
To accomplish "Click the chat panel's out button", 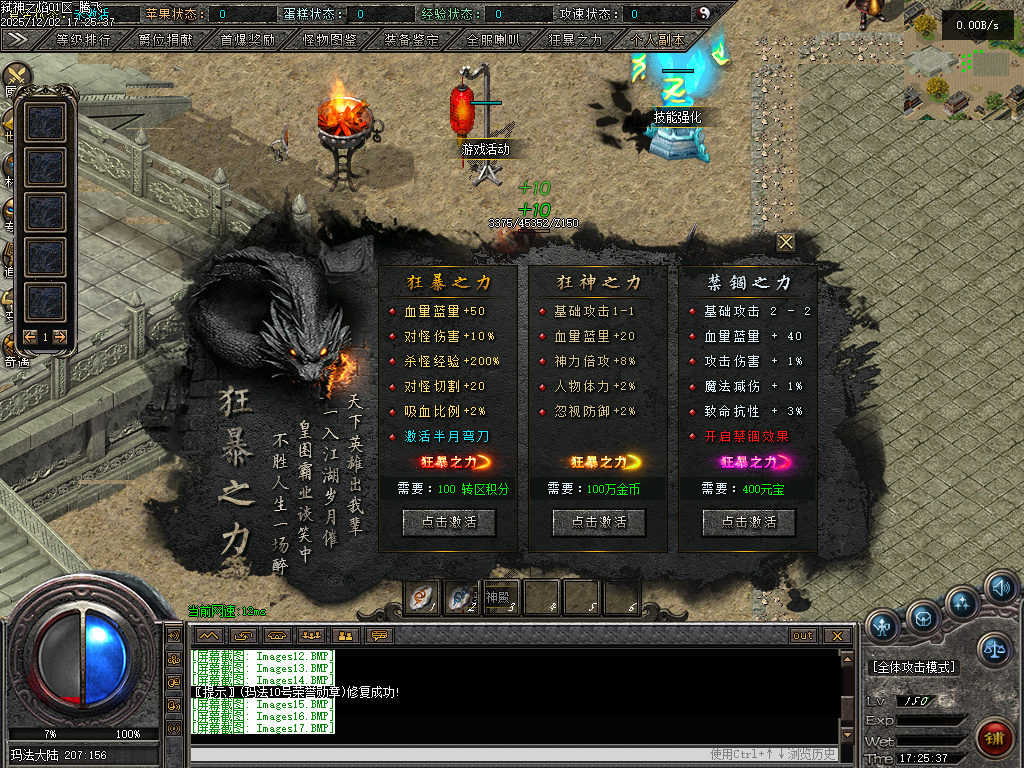I will pos(802,636).
